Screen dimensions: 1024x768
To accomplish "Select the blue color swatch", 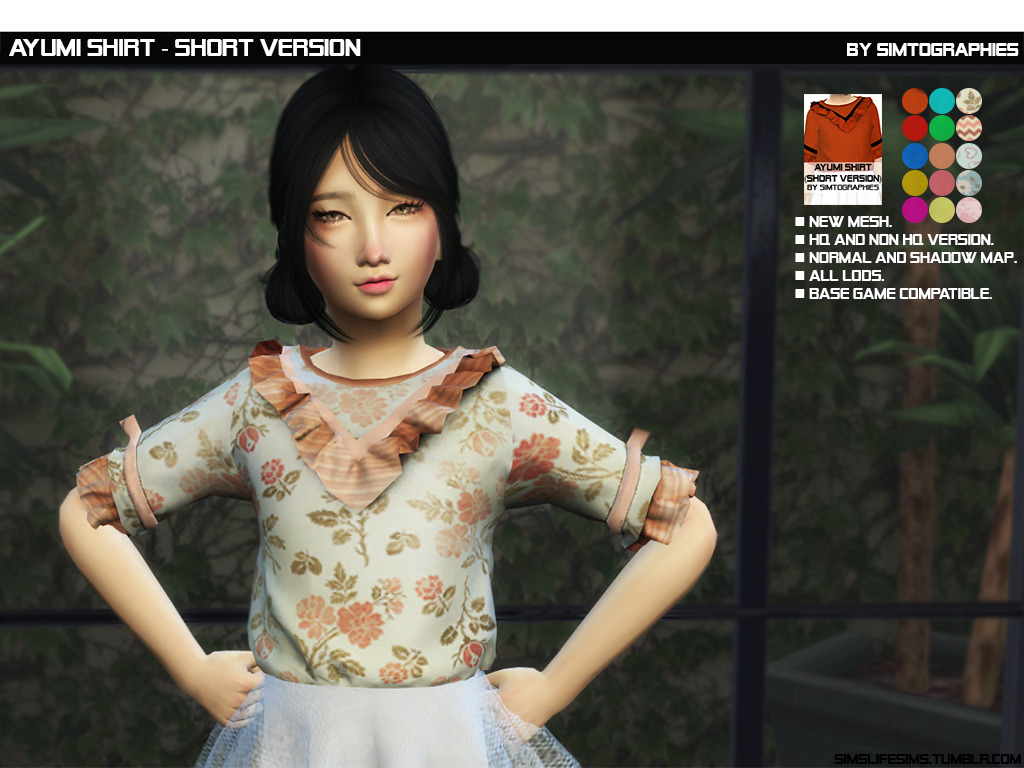I will 914,156.
